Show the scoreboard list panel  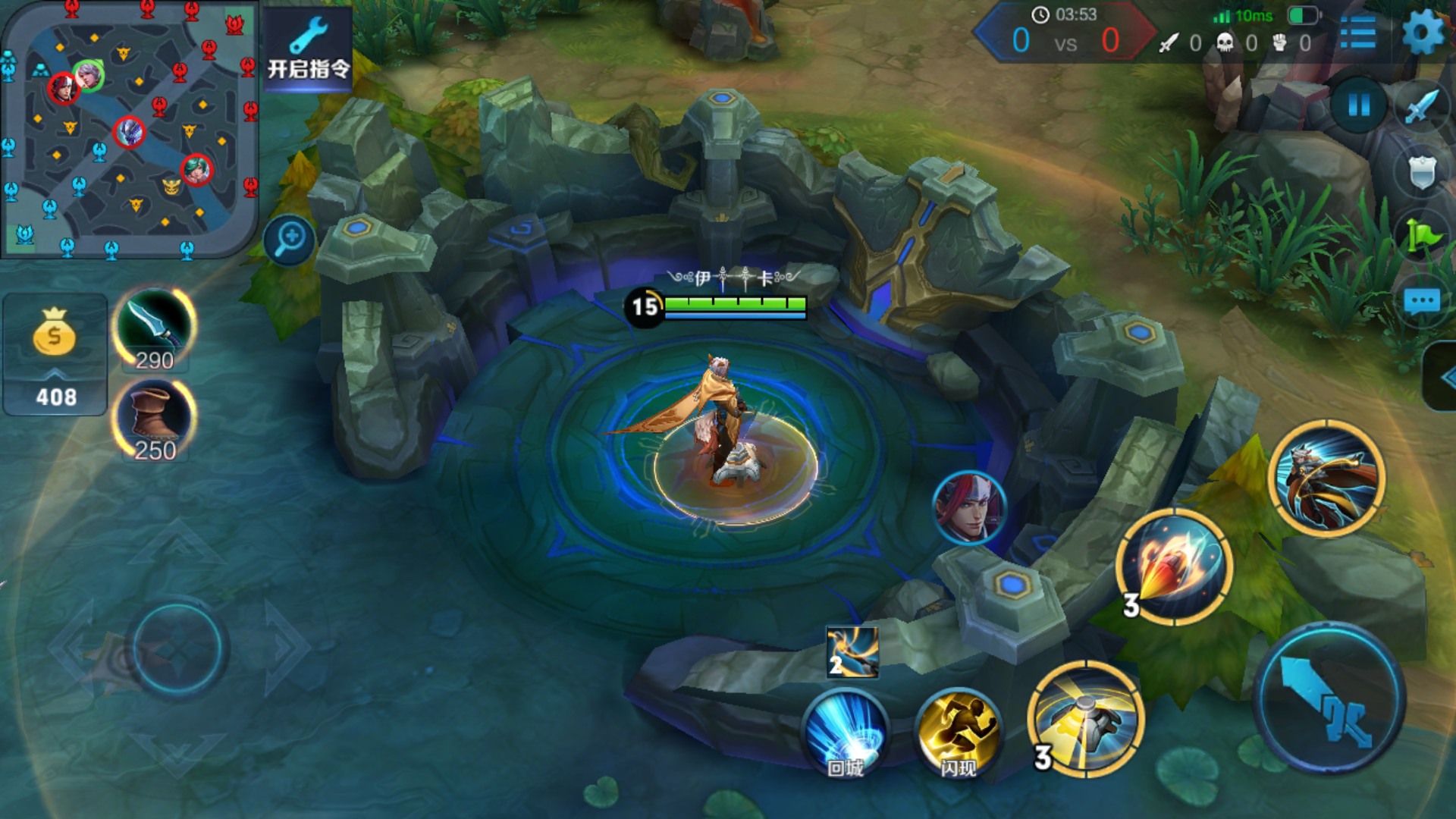(1357, 33)
